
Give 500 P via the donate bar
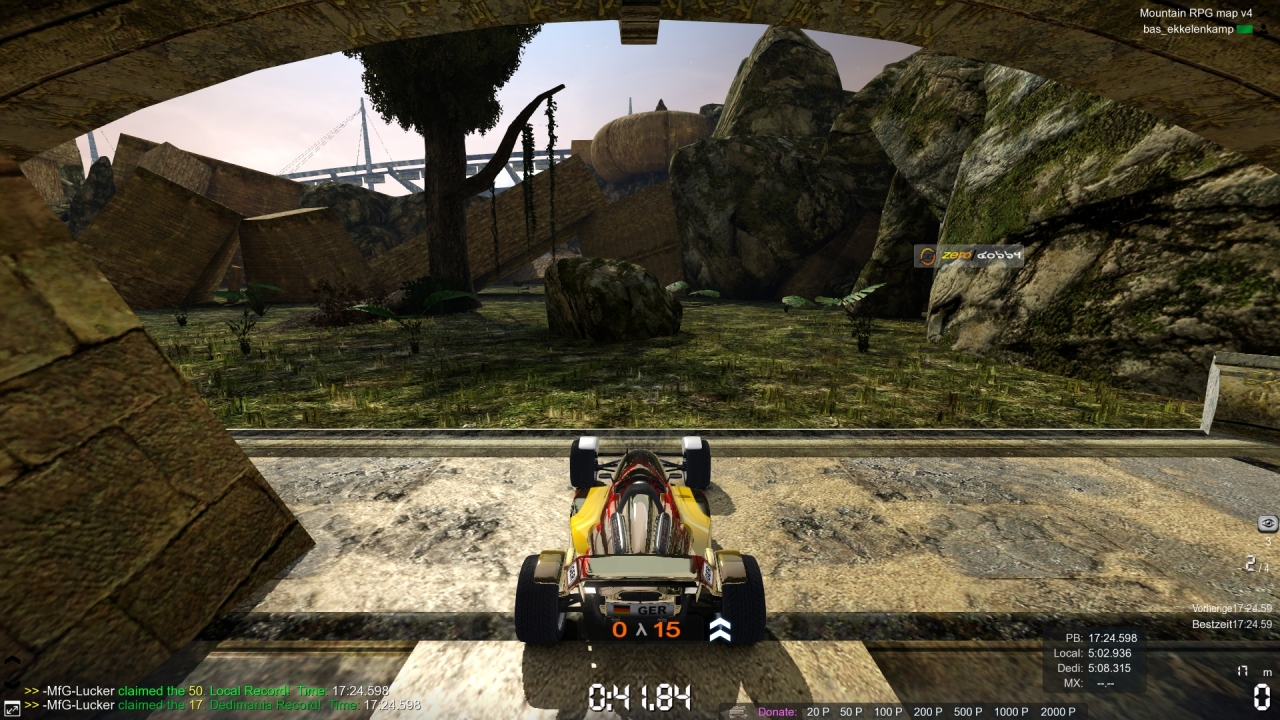tap(967, 712)
